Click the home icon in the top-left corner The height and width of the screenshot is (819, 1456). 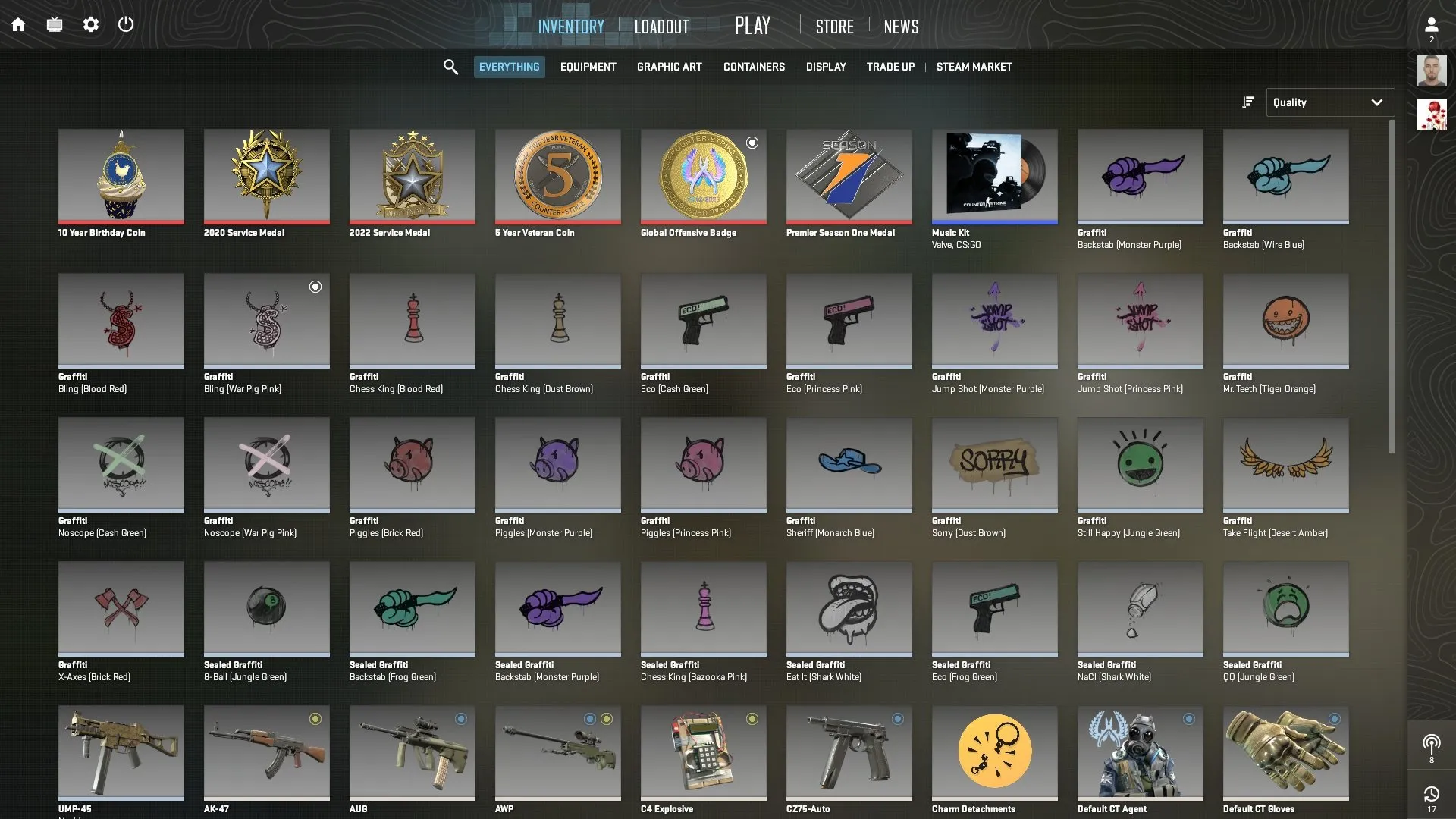18,24
